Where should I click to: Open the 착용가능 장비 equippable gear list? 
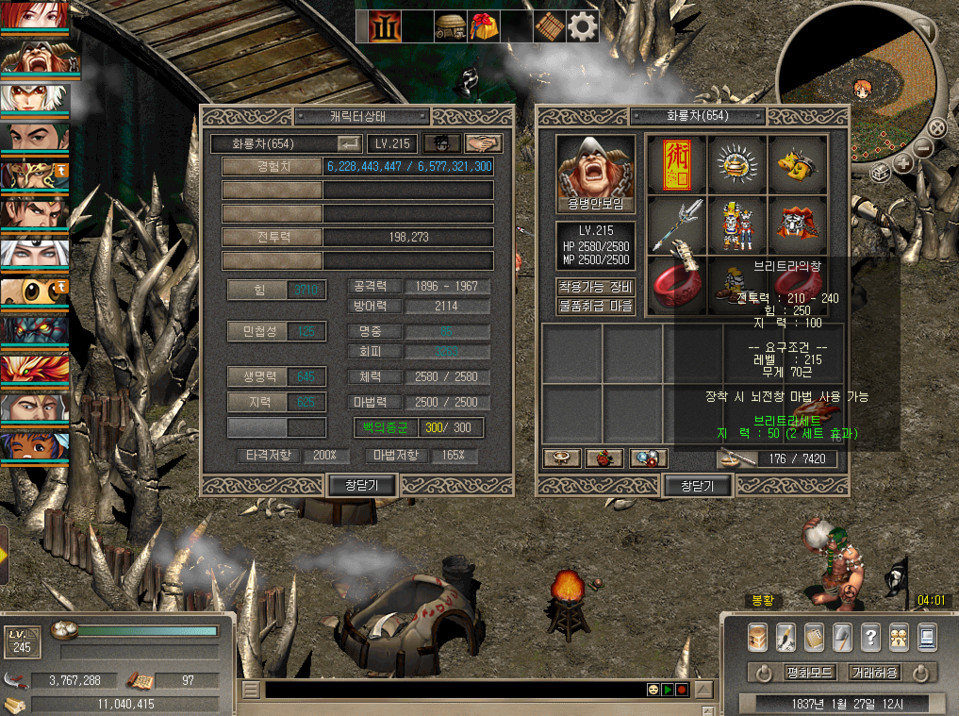(x=595, y=286)
